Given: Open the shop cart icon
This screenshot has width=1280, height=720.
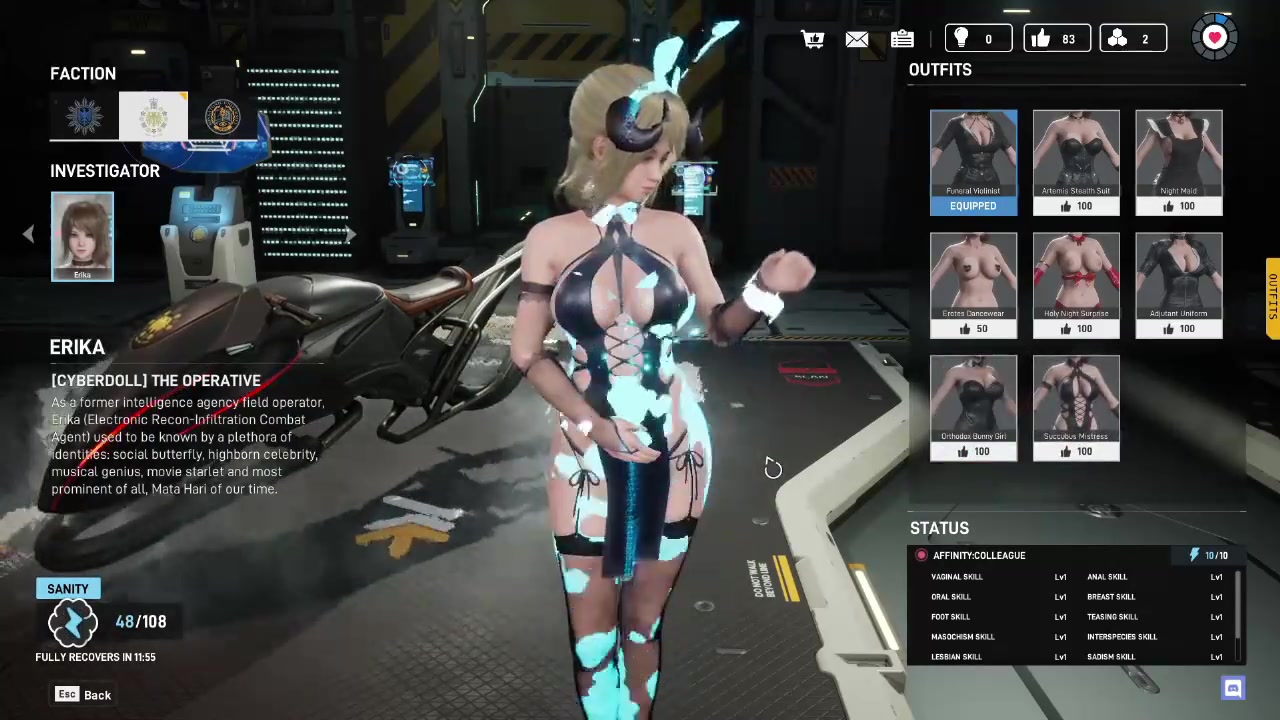Looking at the screenshot, I should (812, 39).
